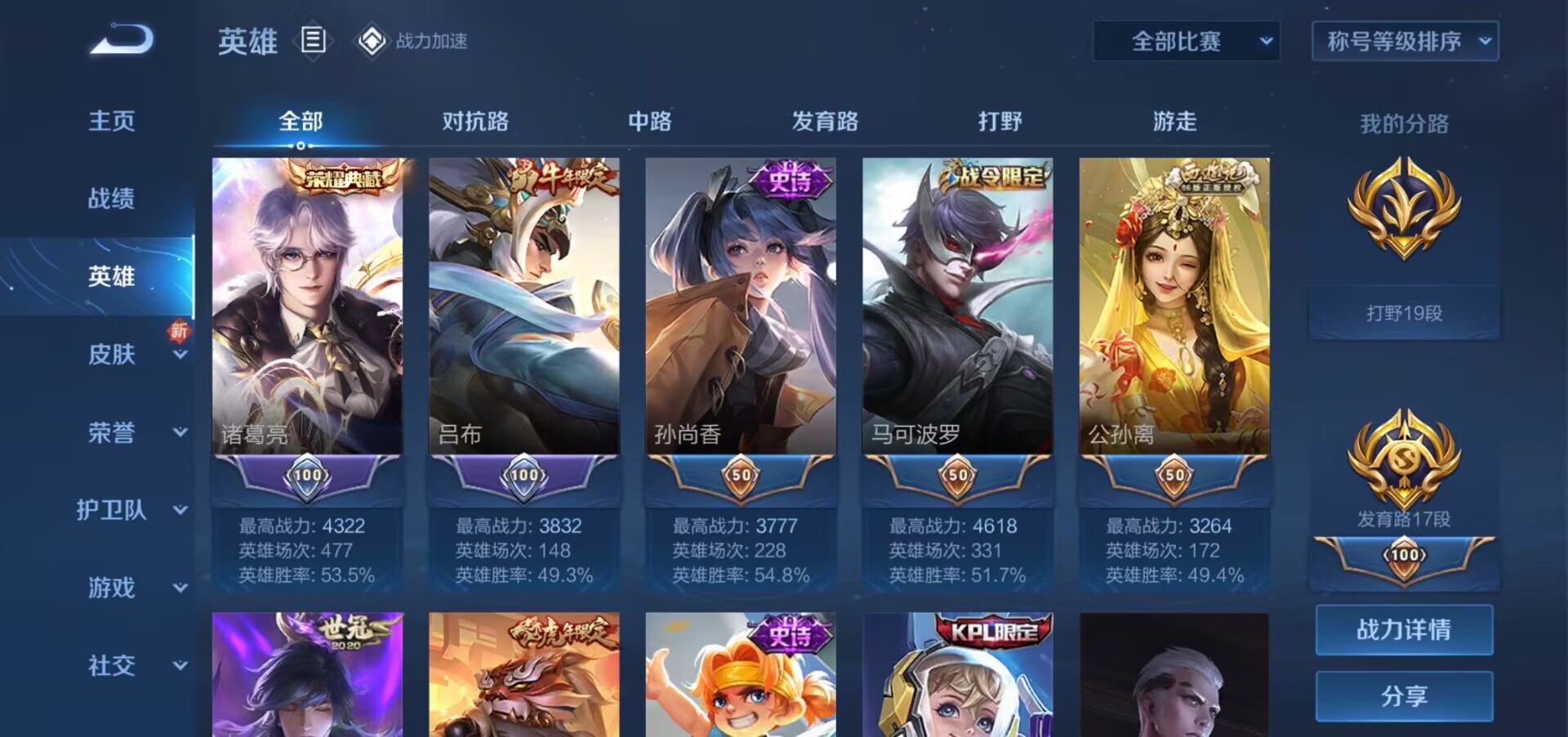Open the 战力加速 boost icon
This screenshot has width=1568, height=737.
[x=372, y=40]
